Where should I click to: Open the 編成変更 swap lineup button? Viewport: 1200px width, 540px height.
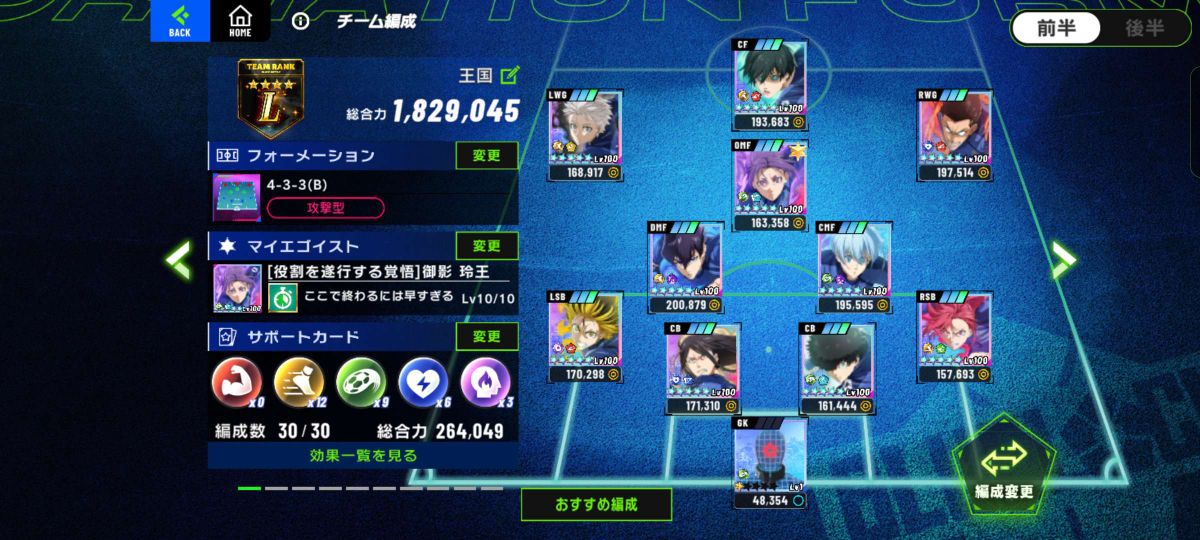(x=1004, y=465)
